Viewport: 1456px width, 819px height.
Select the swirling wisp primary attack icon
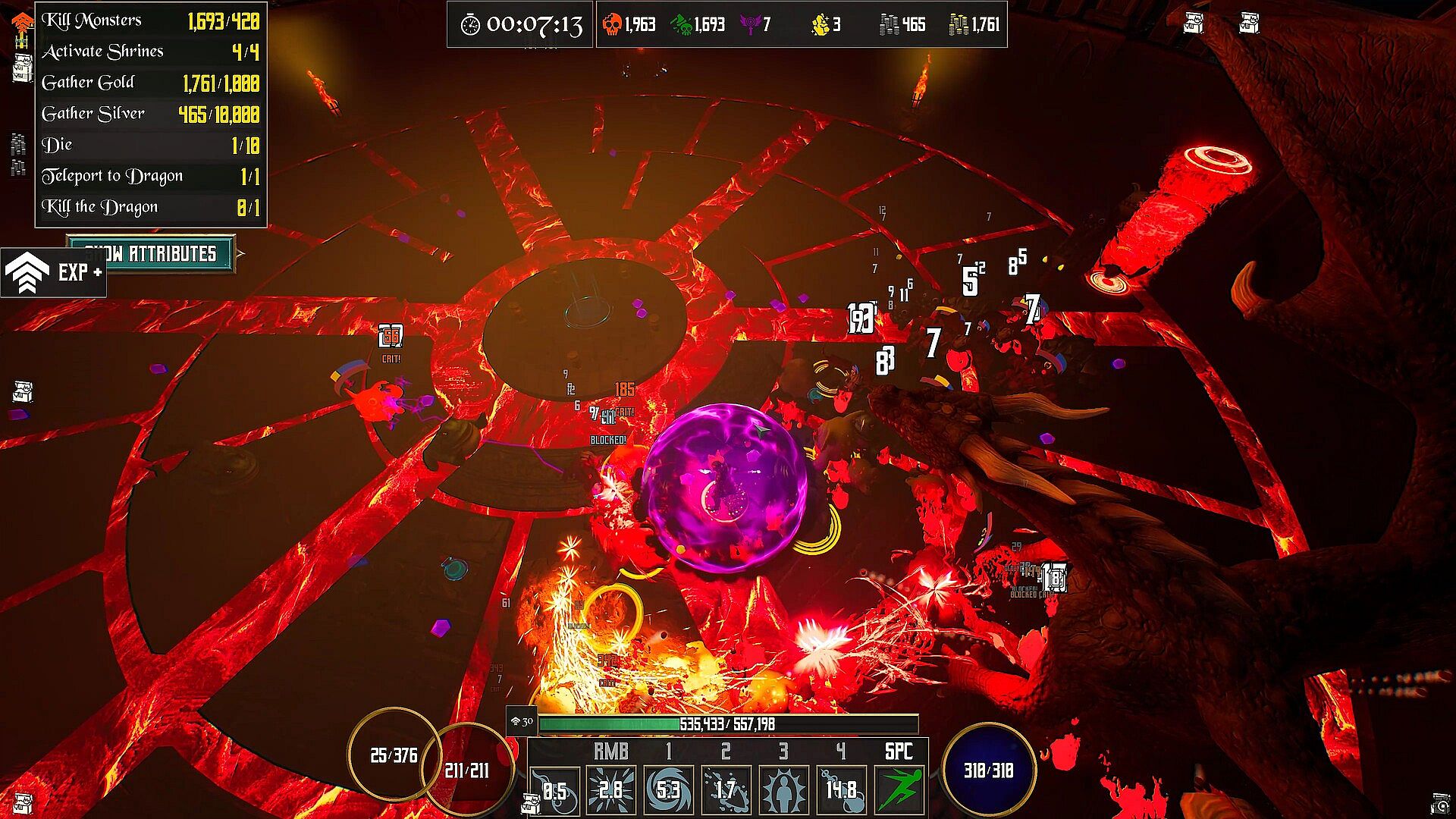click(554, 790)
